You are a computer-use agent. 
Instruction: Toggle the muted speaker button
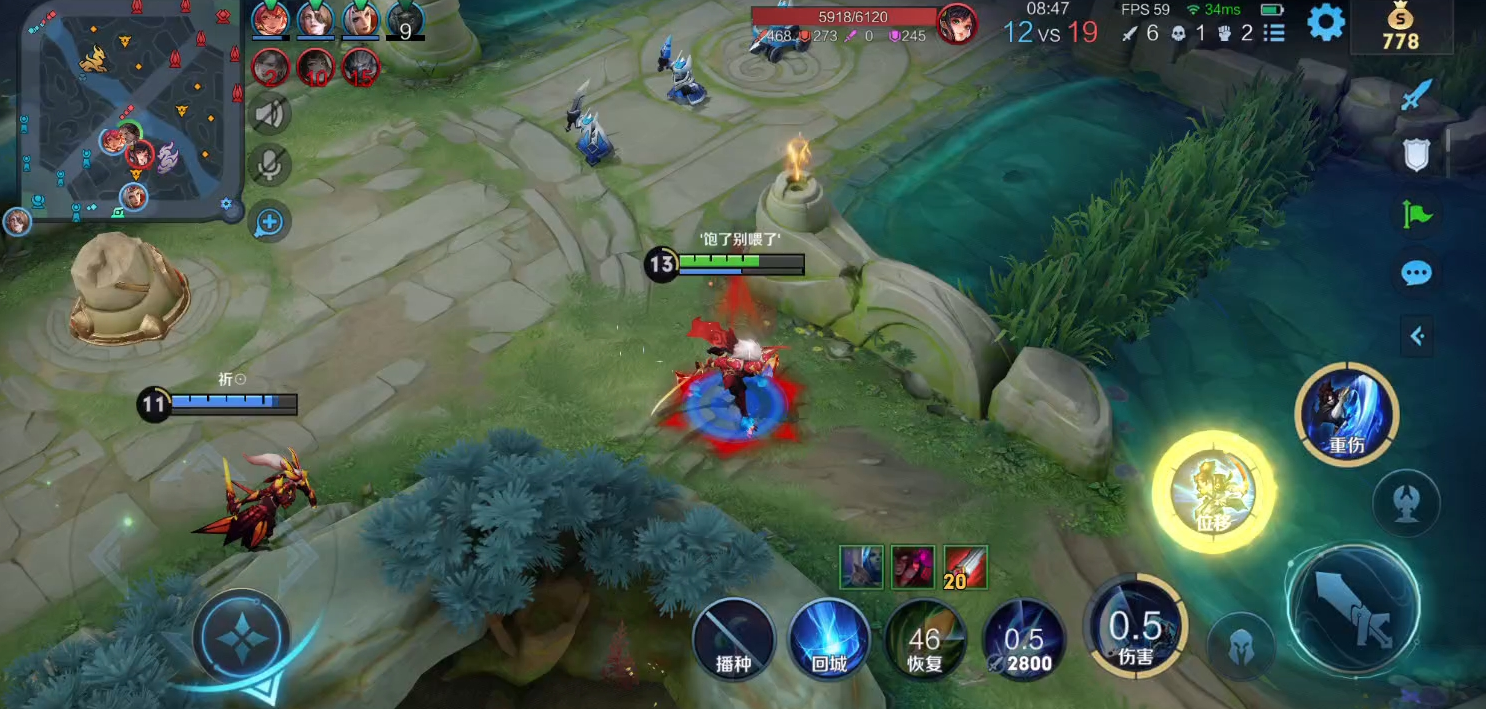270,114
